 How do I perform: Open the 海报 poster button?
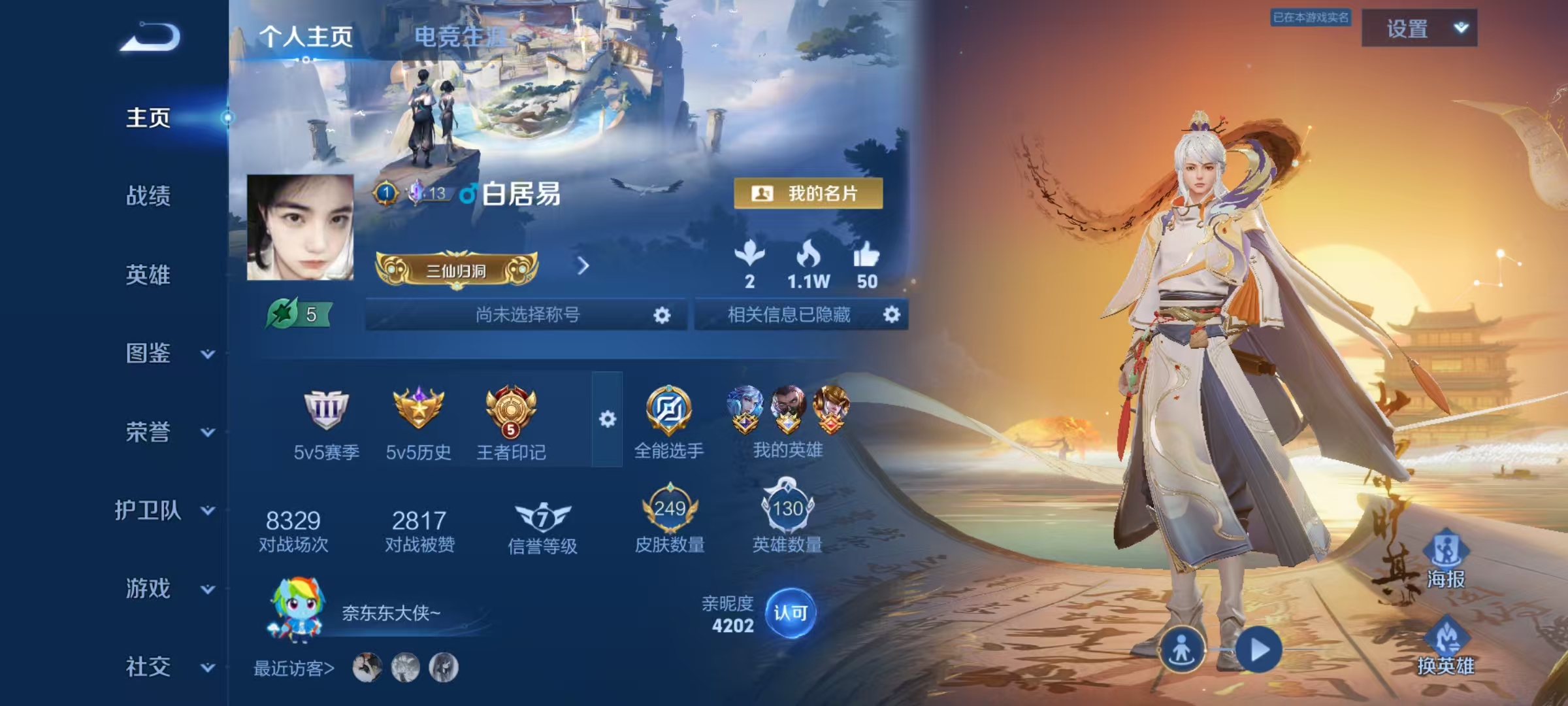click(x=1445, y=560)
